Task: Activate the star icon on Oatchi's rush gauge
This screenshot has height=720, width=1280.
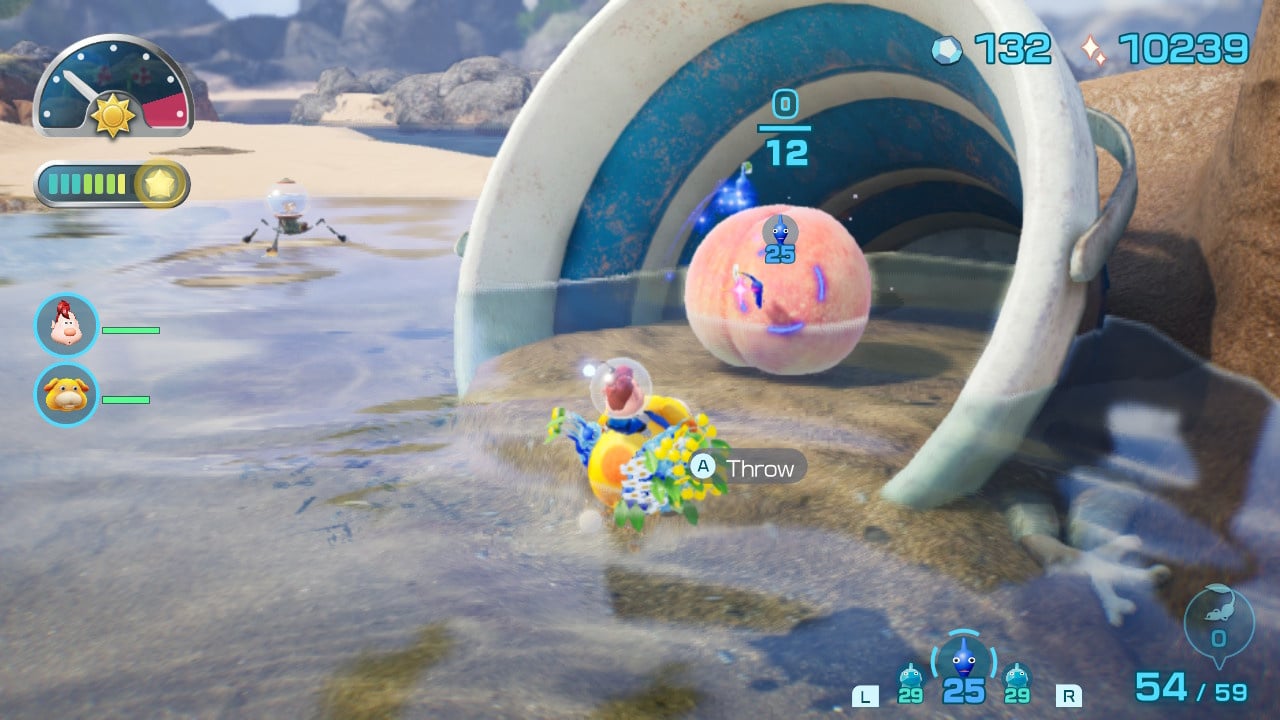Action: [162, 184]
